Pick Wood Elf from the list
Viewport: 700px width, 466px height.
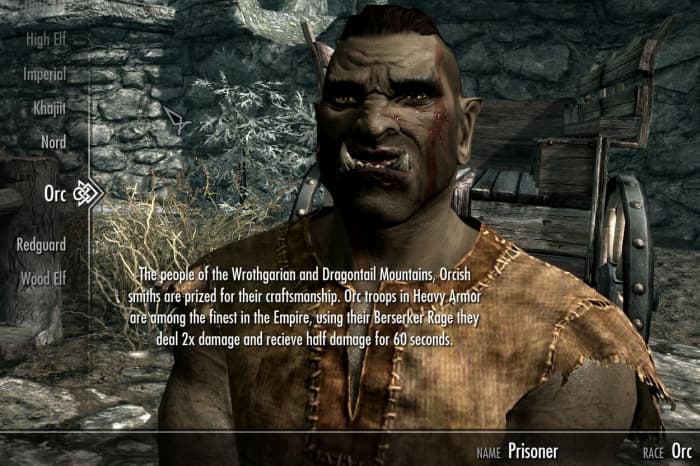tap(43, 278)
